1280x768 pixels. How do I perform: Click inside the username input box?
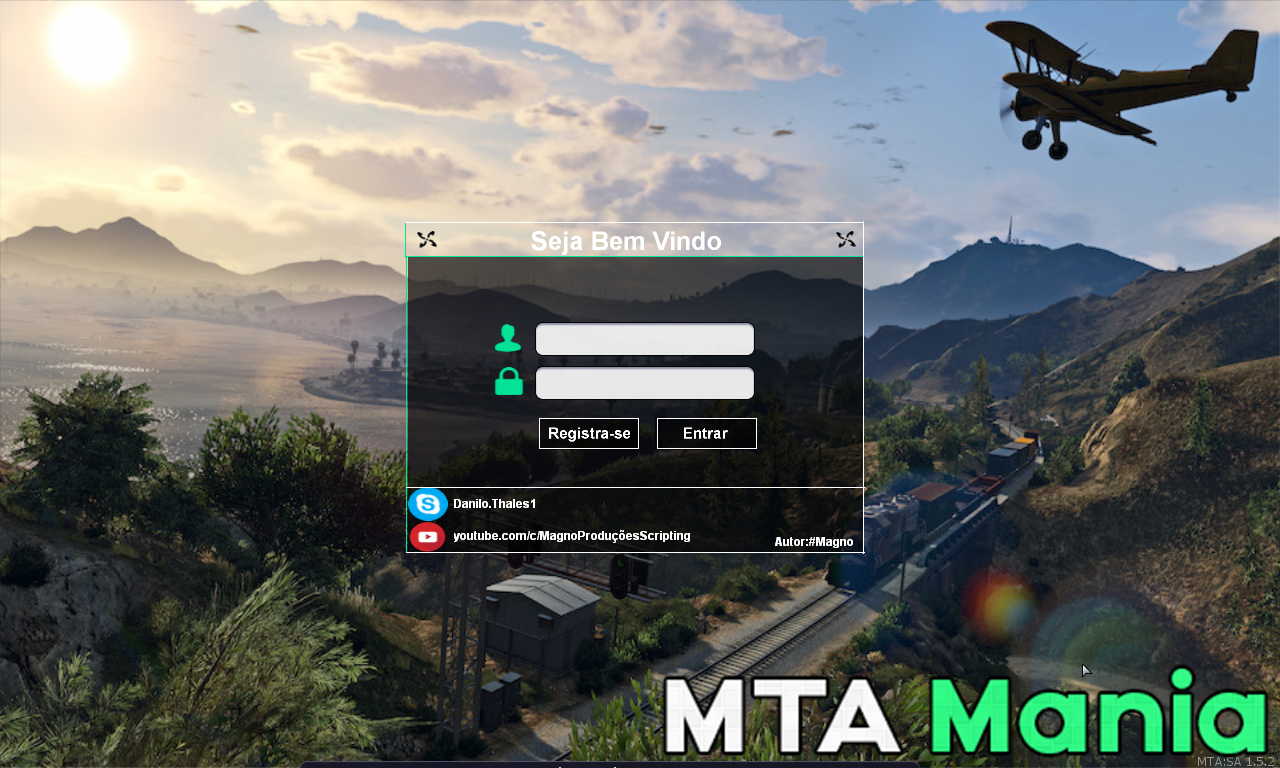[645, 339]
